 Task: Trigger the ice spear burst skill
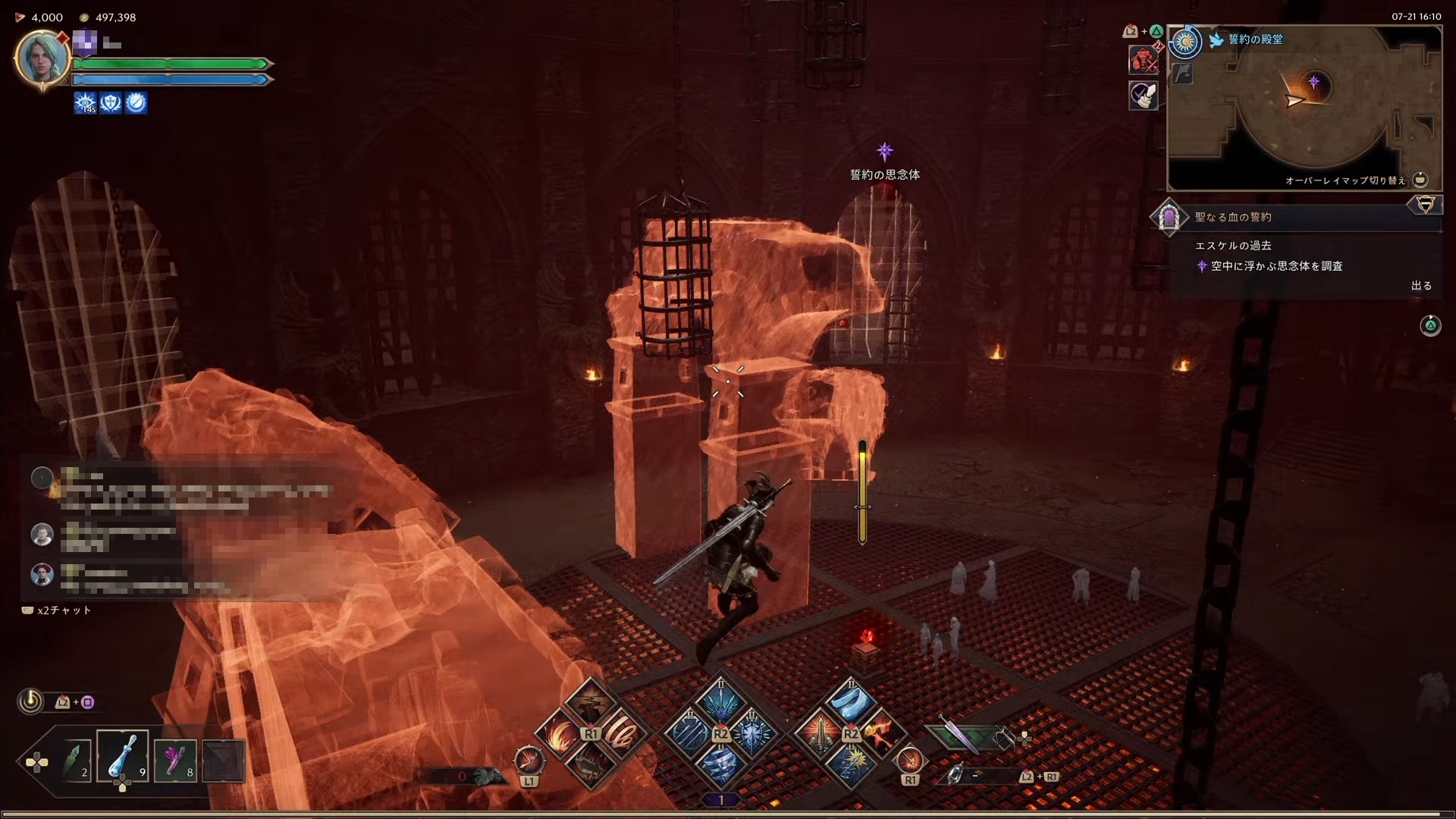click(x=719, y=701)
